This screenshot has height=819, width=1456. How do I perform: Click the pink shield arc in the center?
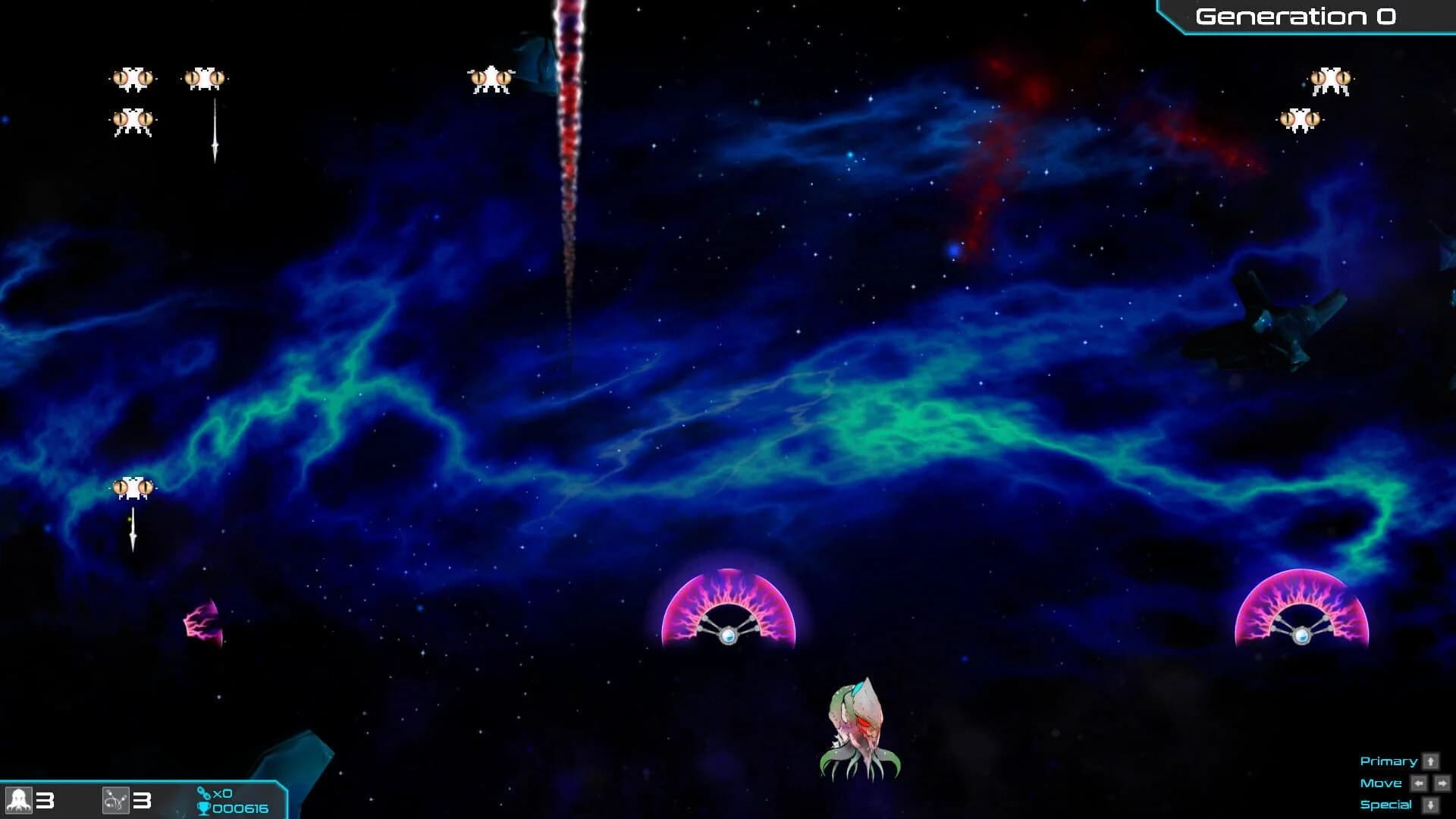point(730,614)
